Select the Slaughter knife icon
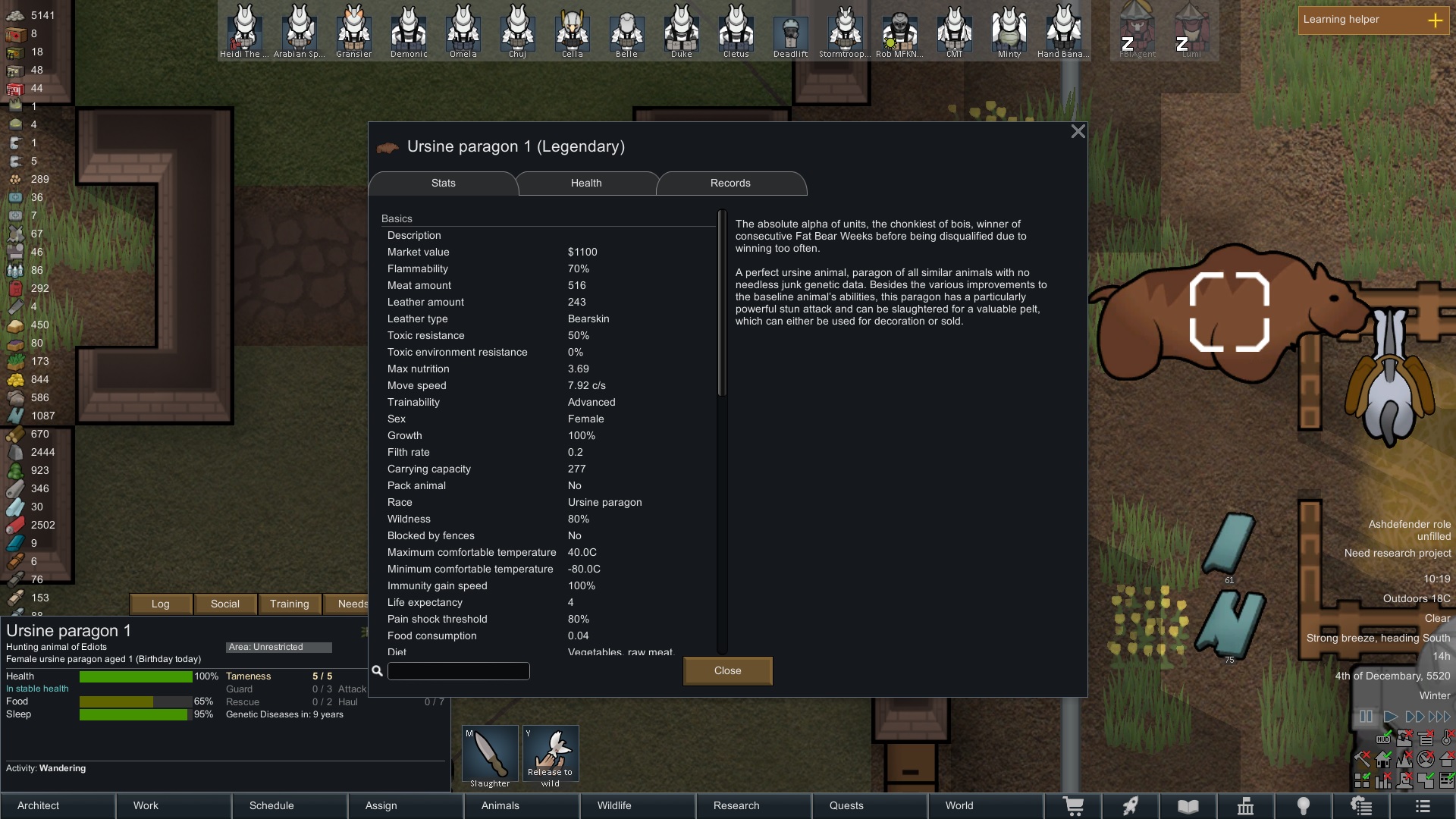This screenshot has height=819, width=1456. tap(489, 752)
